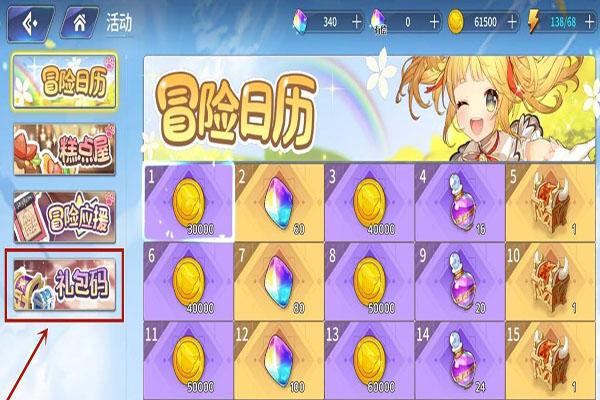600x400 pixels.
Task: Claim day 1 reward of 30000 gold
Action: click(188, 200)
